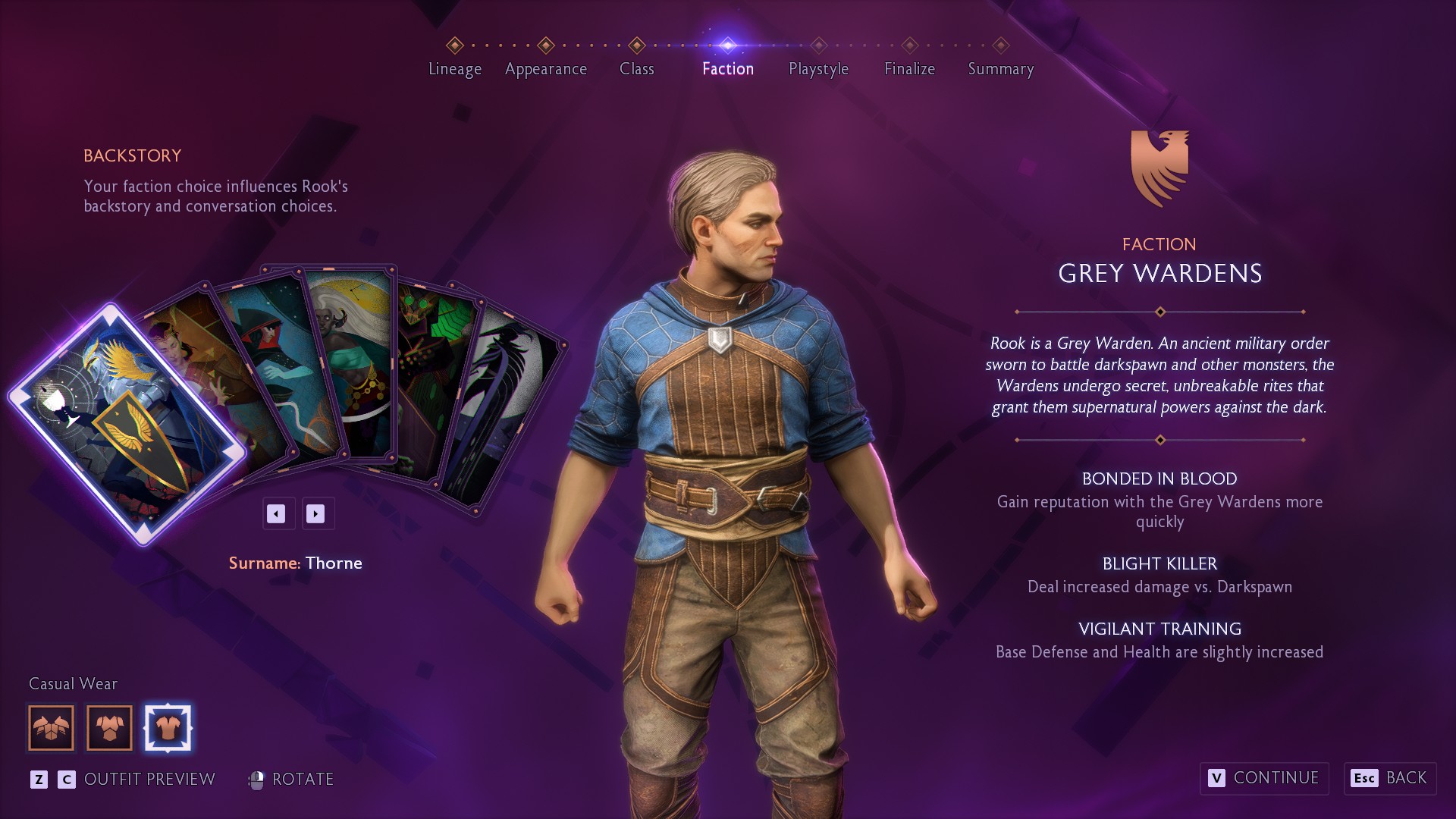Click the next faction arrow button
Viewport: 1456px width, 819px height.
tap(315, 514)
